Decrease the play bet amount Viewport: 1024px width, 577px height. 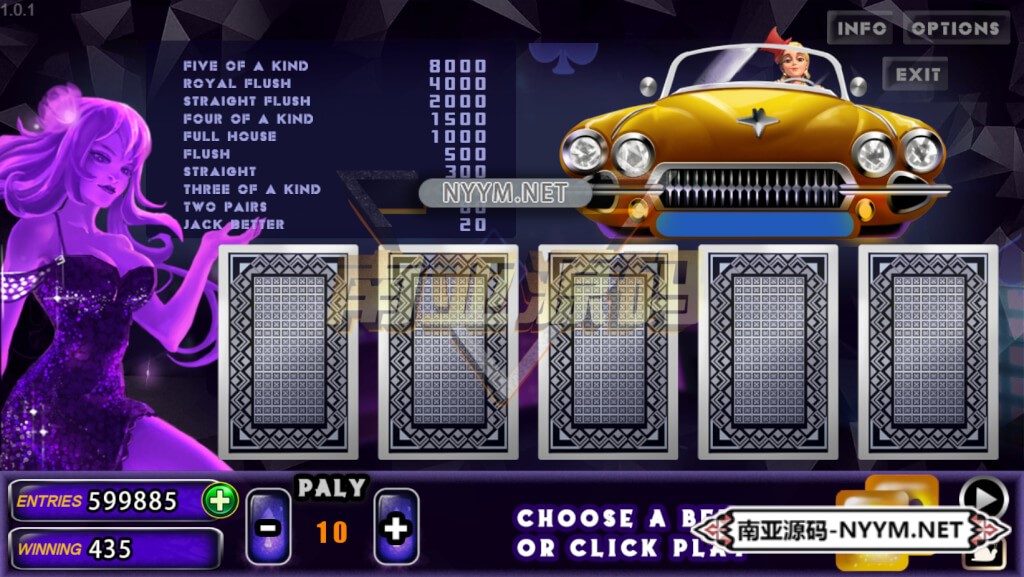pos(269,528)
